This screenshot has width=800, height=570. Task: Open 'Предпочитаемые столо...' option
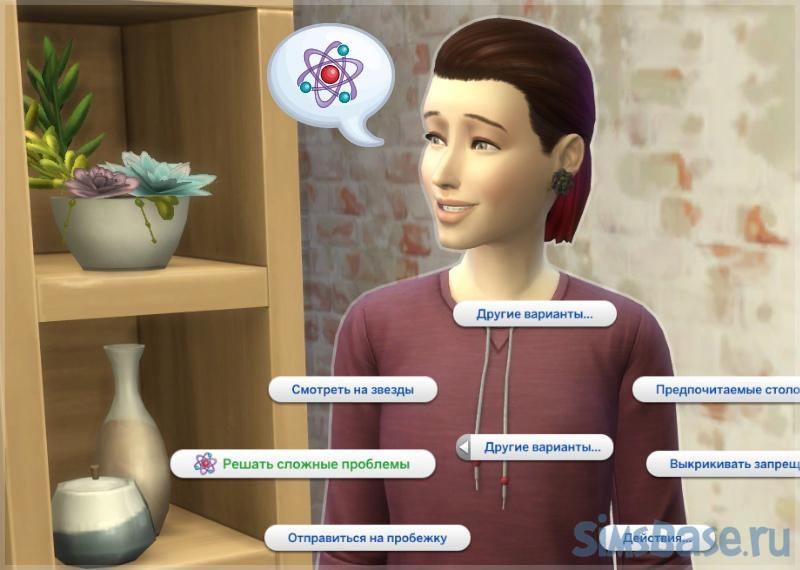click(x=718, y=389)
